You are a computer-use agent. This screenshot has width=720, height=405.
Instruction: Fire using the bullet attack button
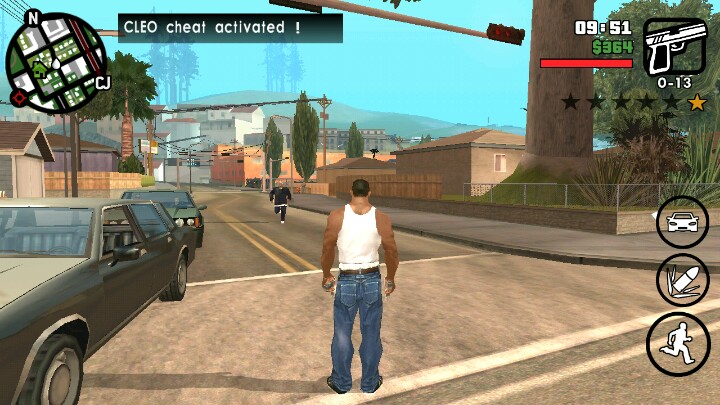click(x=682, y=280)
